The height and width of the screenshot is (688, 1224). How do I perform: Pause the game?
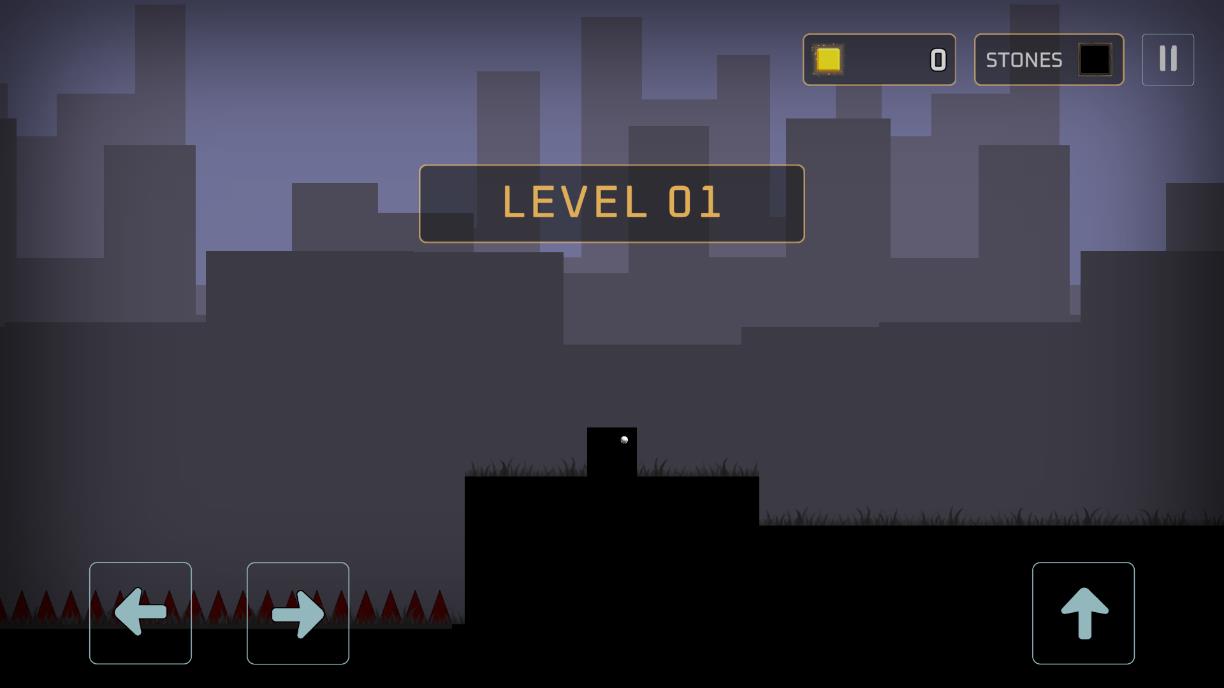point(1167,59)
